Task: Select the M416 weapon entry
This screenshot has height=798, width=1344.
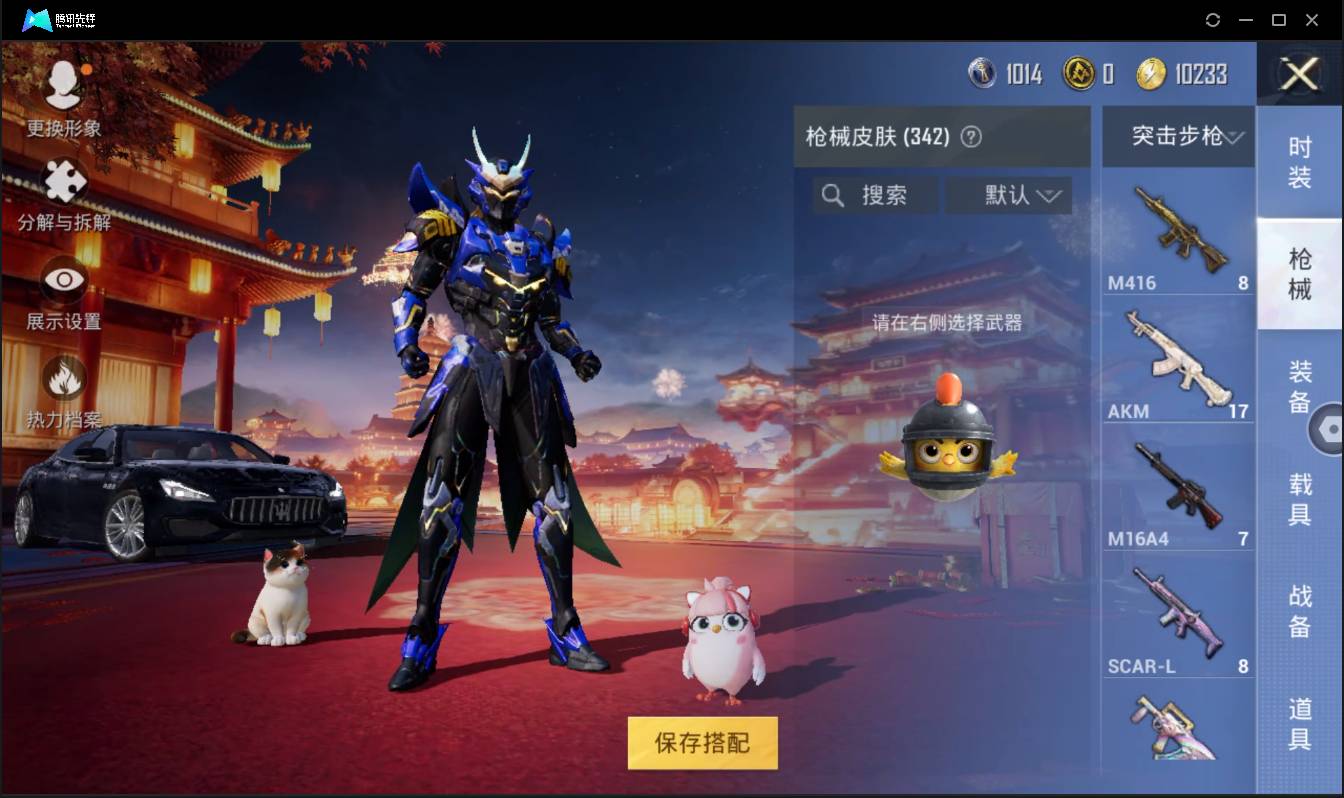Action: coord(1177,233)
